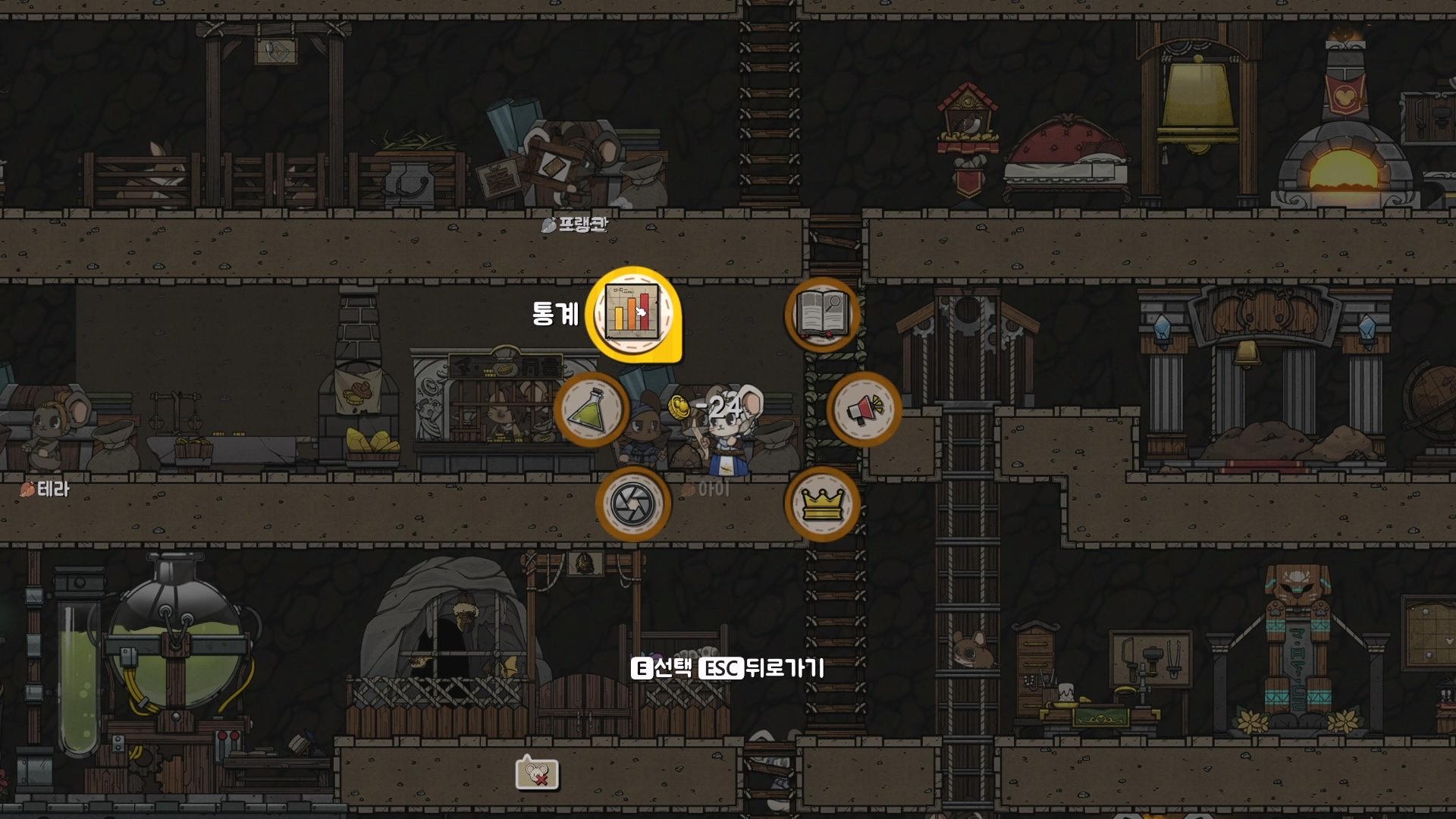
Task: Select the open book with magnifier icon
Action: point(822,314)
